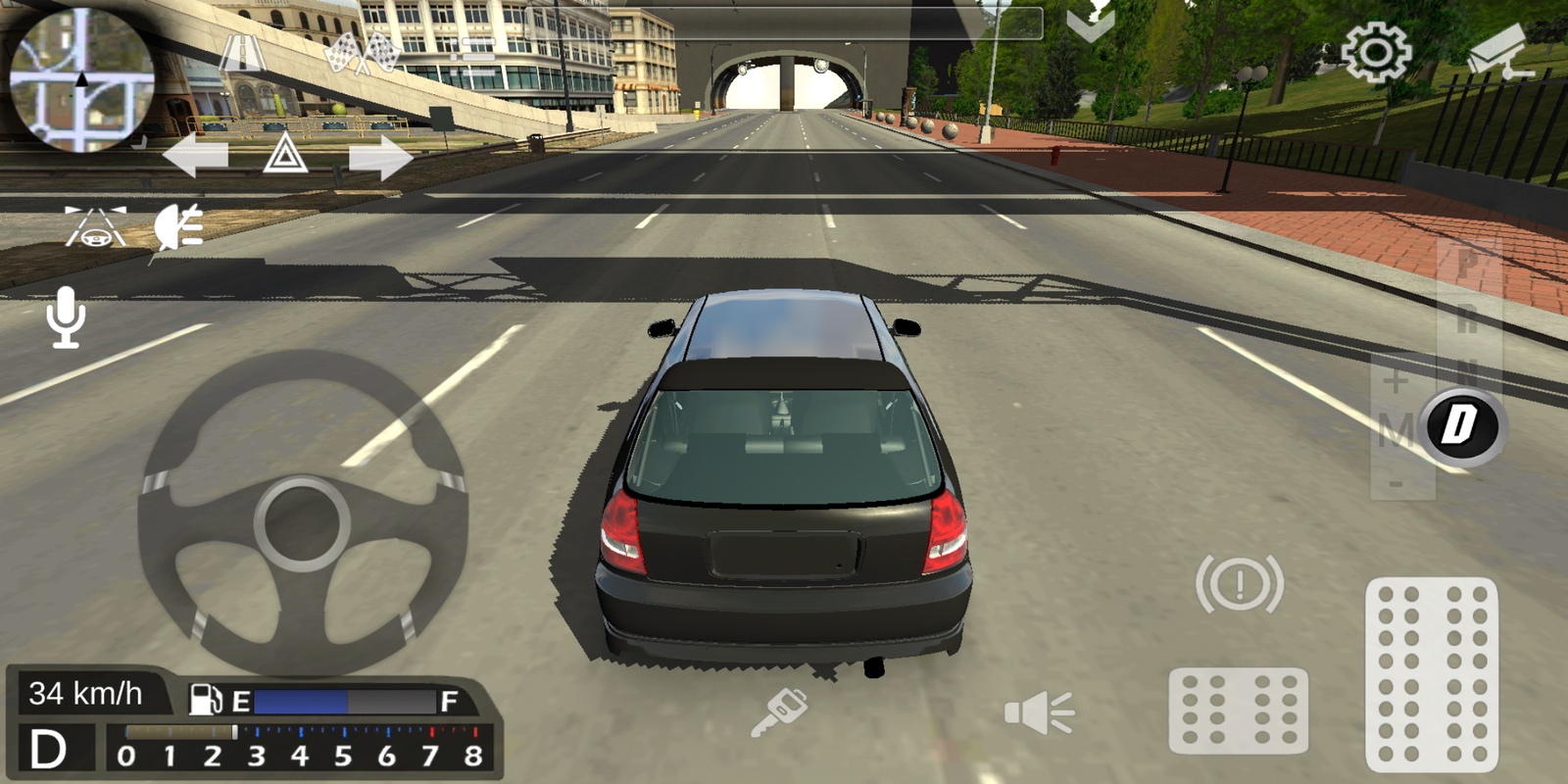Activate the left turn signal arrow
Viewport: 1568px width, 784px height.
pos(195,157)
